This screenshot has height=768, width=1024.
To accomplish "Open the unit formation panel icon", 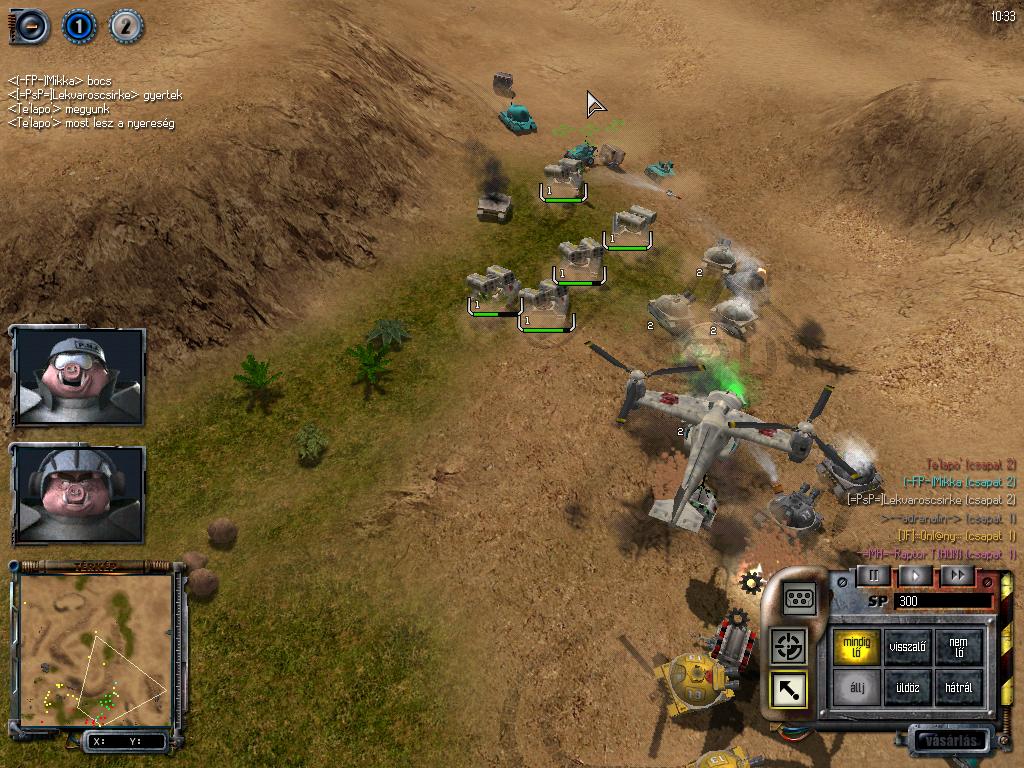I will point(800,598).
